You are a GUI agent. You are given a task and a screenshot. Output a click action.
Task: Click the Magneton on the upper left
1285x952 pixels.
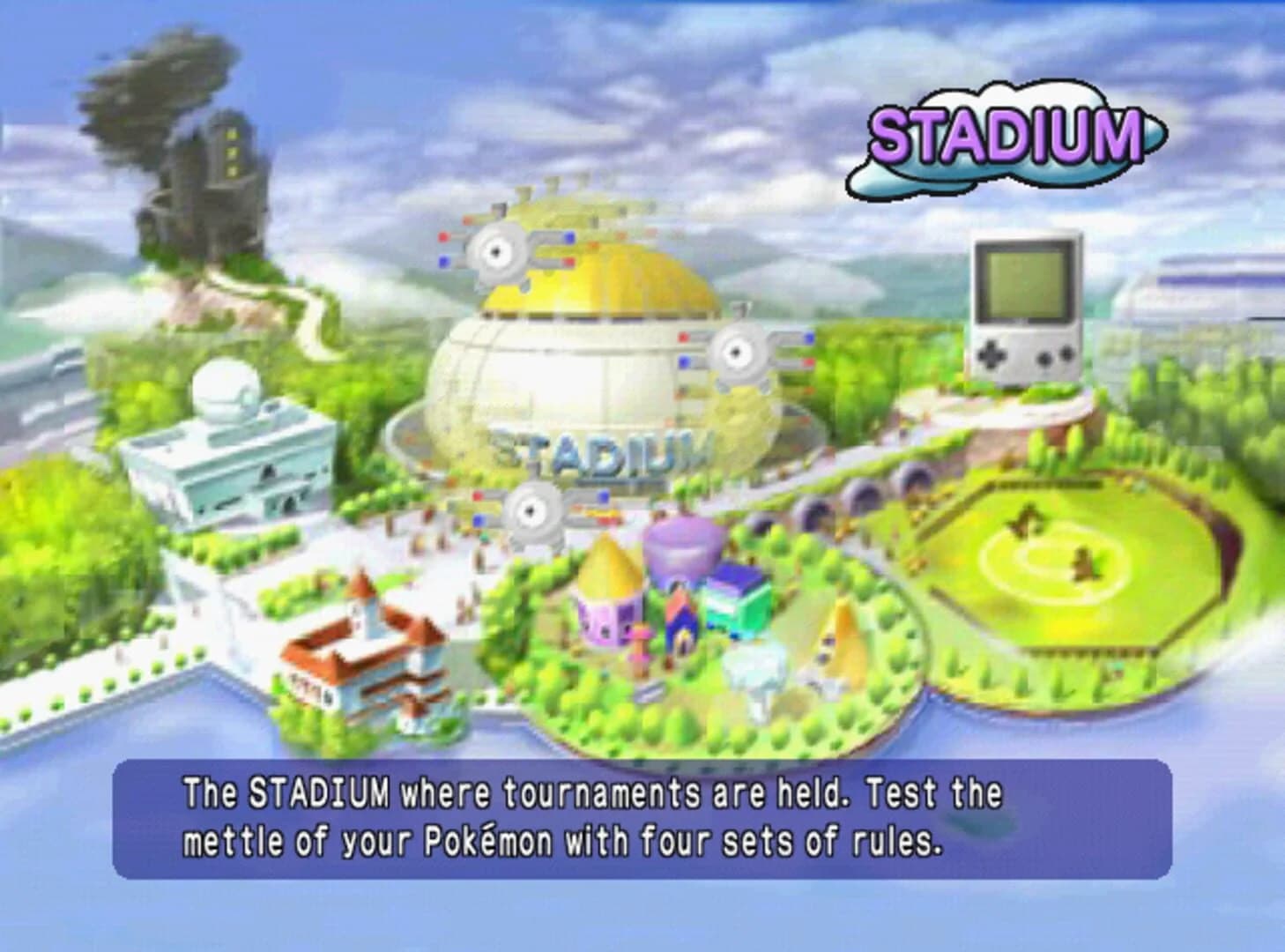500,251
